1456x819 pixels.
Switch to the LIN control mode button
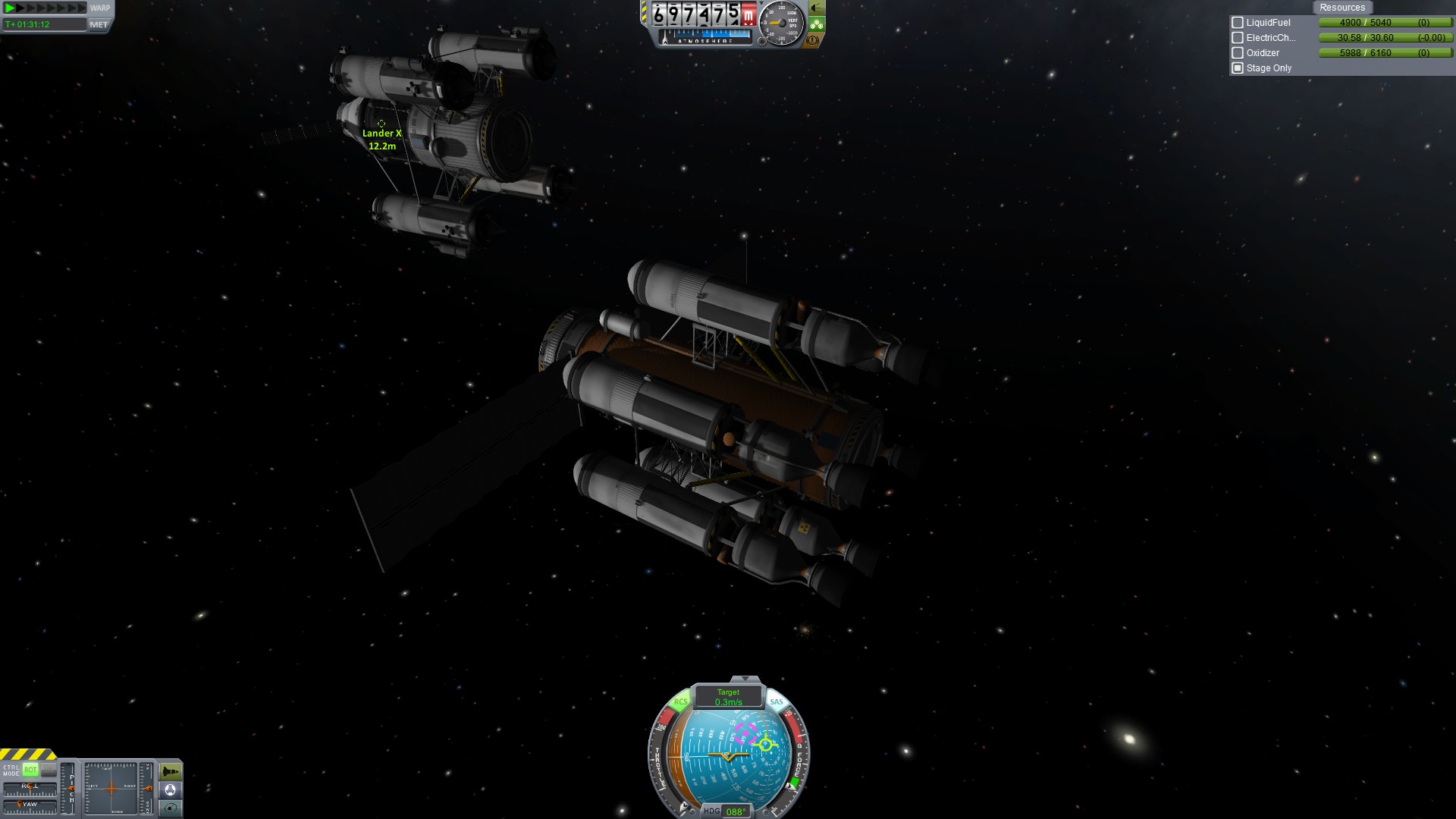tap(49, 770)
